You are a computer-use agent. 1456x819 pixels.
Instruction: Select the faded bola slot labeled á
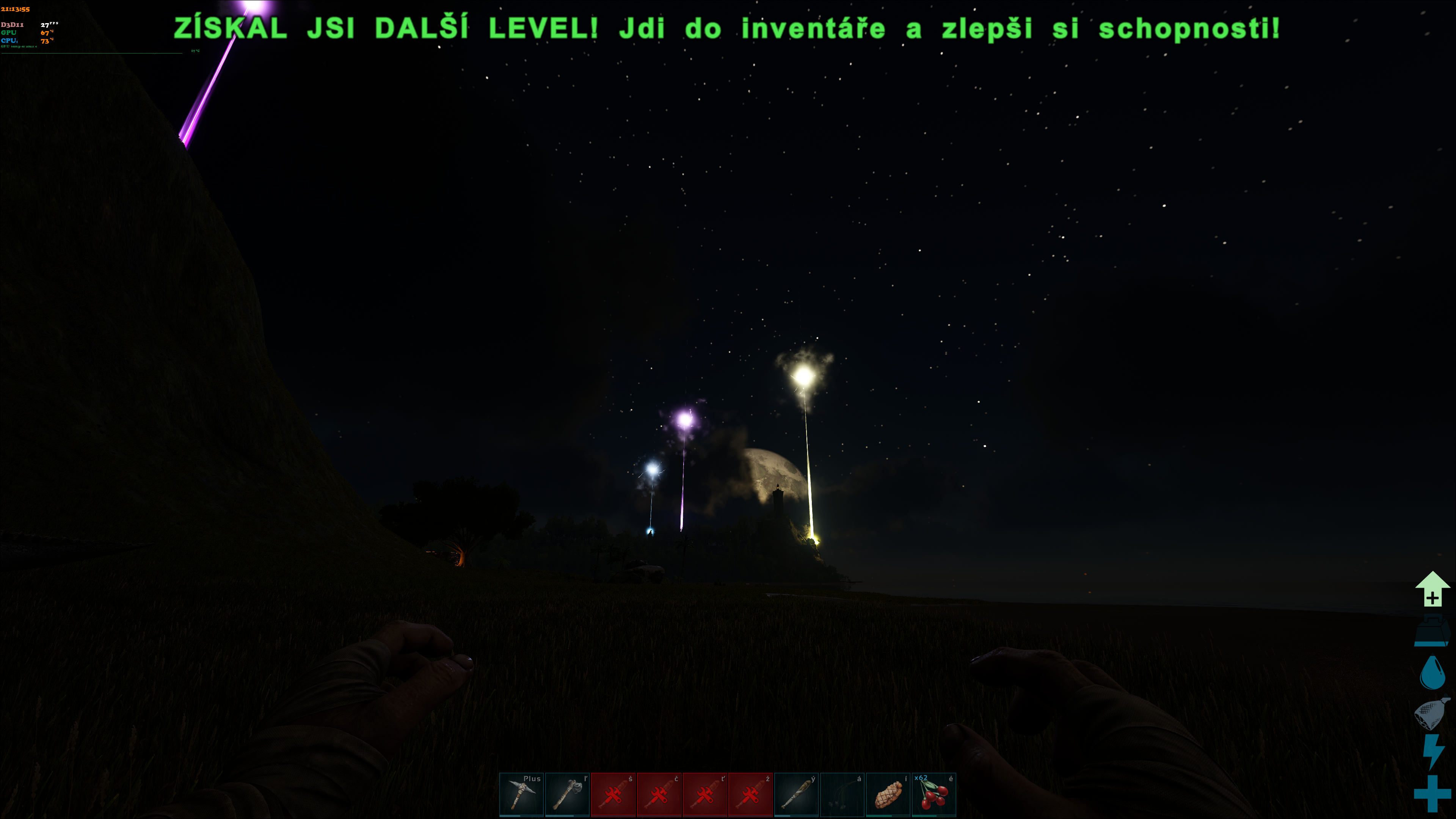point(842,794)
